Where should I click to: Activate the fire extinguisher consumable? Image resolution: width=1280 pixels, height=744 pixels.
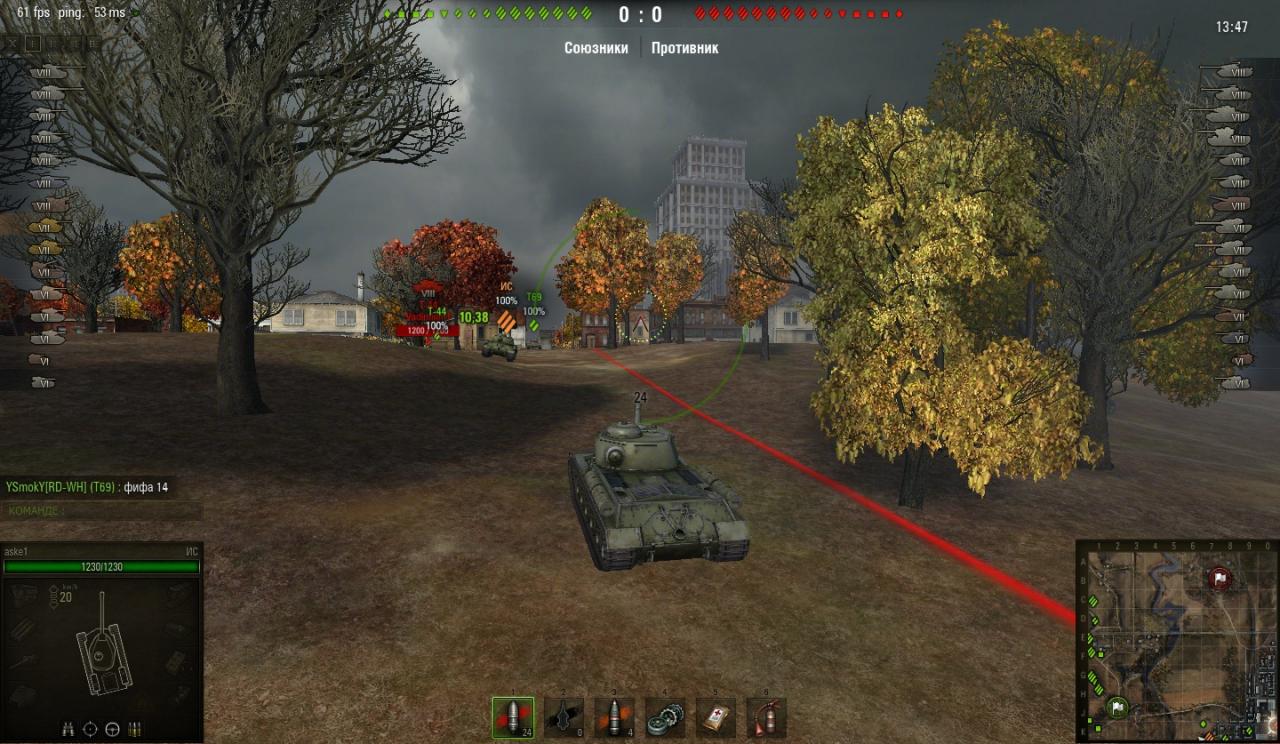pos(766,717)
